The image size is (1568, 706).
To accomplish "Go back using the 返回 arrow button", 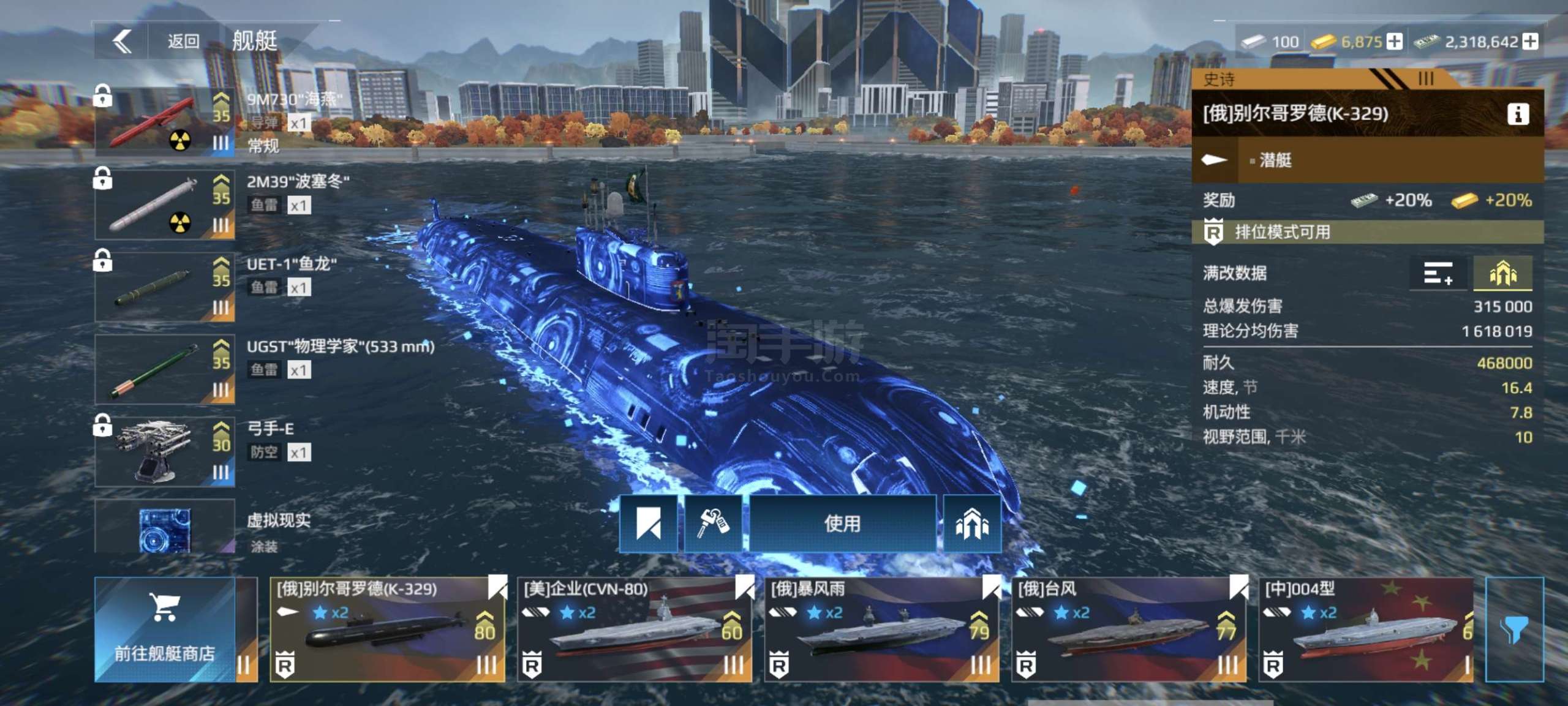I will click(x=123, y=42).
